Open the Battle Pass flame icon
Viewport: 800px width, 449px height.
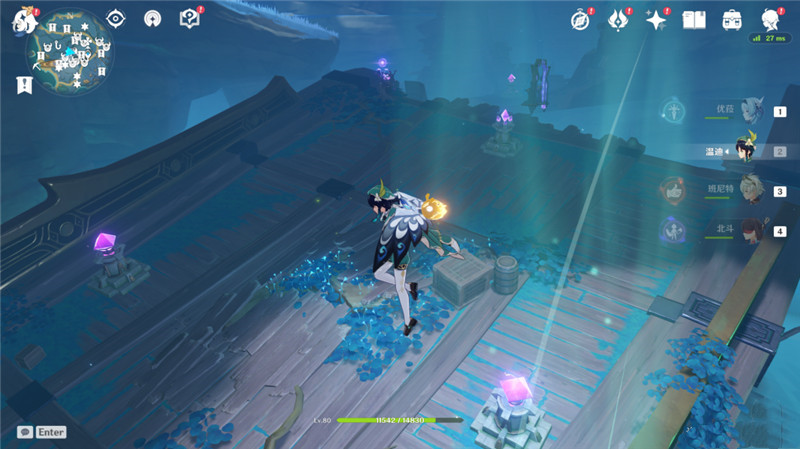pos(619,20)
